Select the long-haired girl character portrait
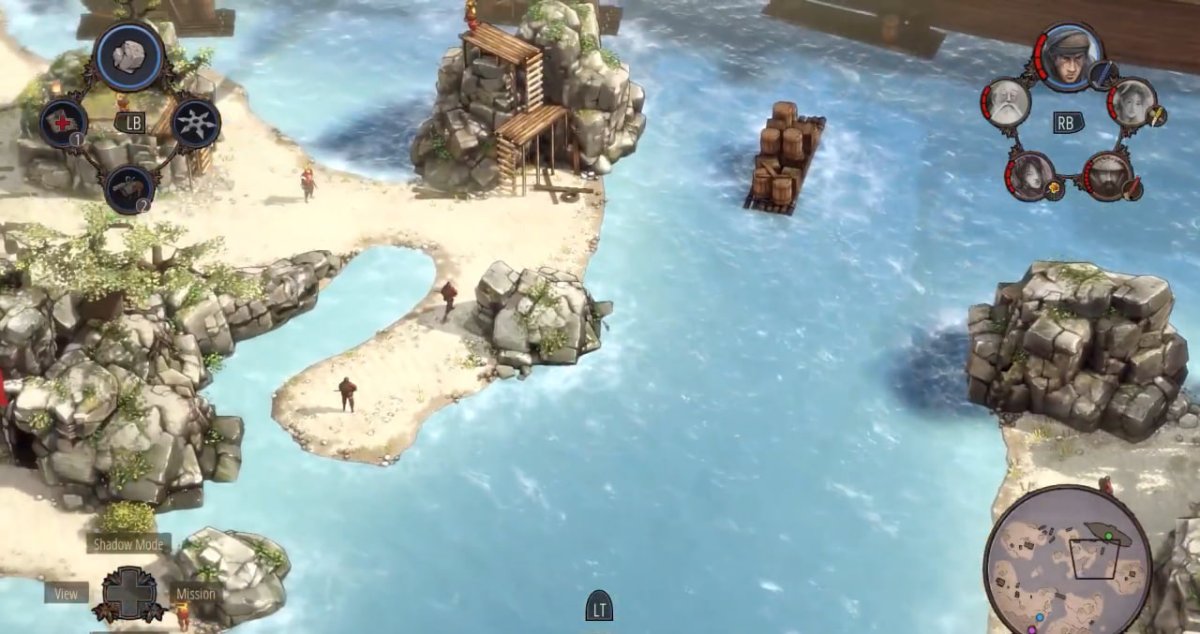 1028,175
